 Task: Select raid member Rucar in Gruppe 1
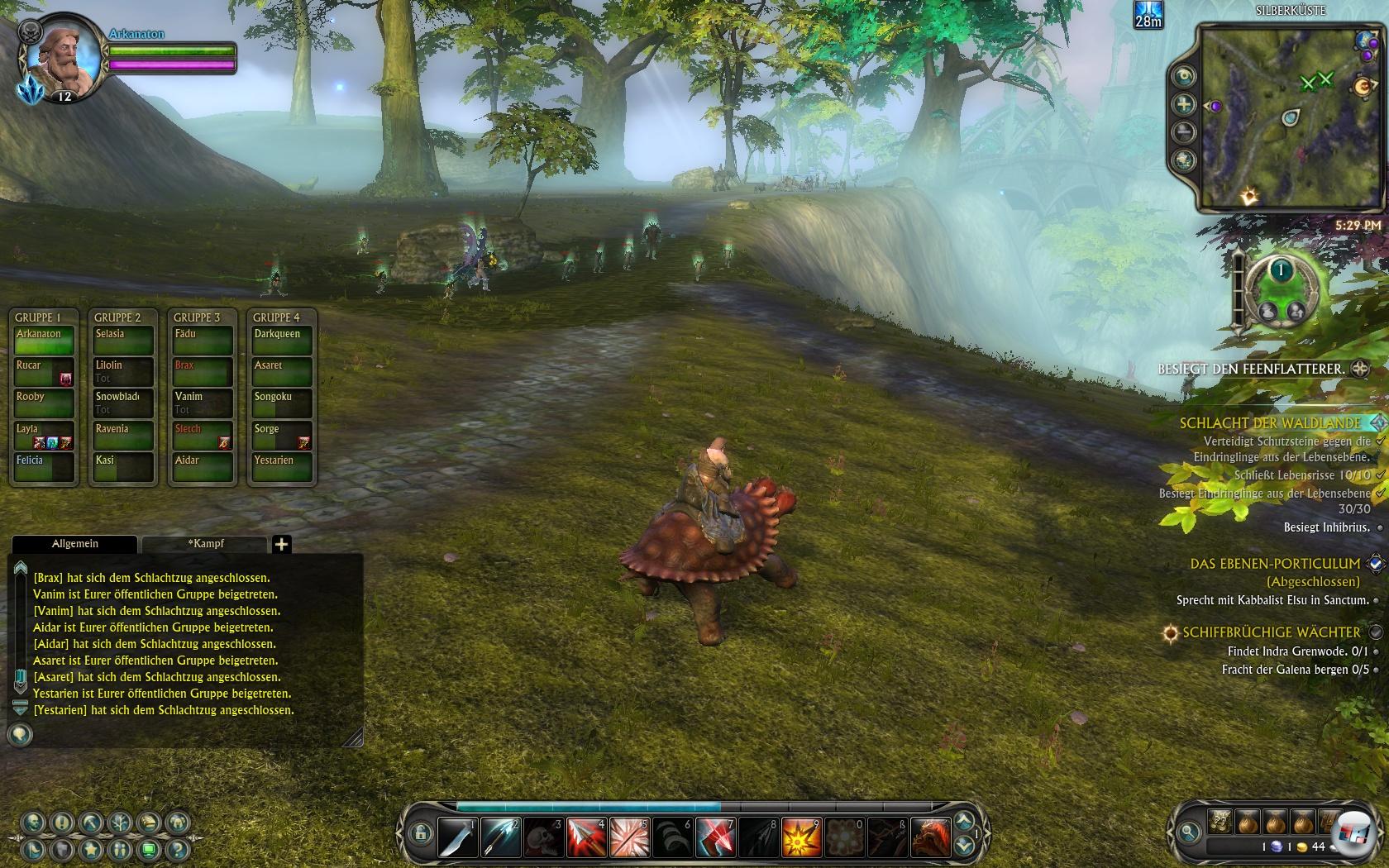pos(45,371)
